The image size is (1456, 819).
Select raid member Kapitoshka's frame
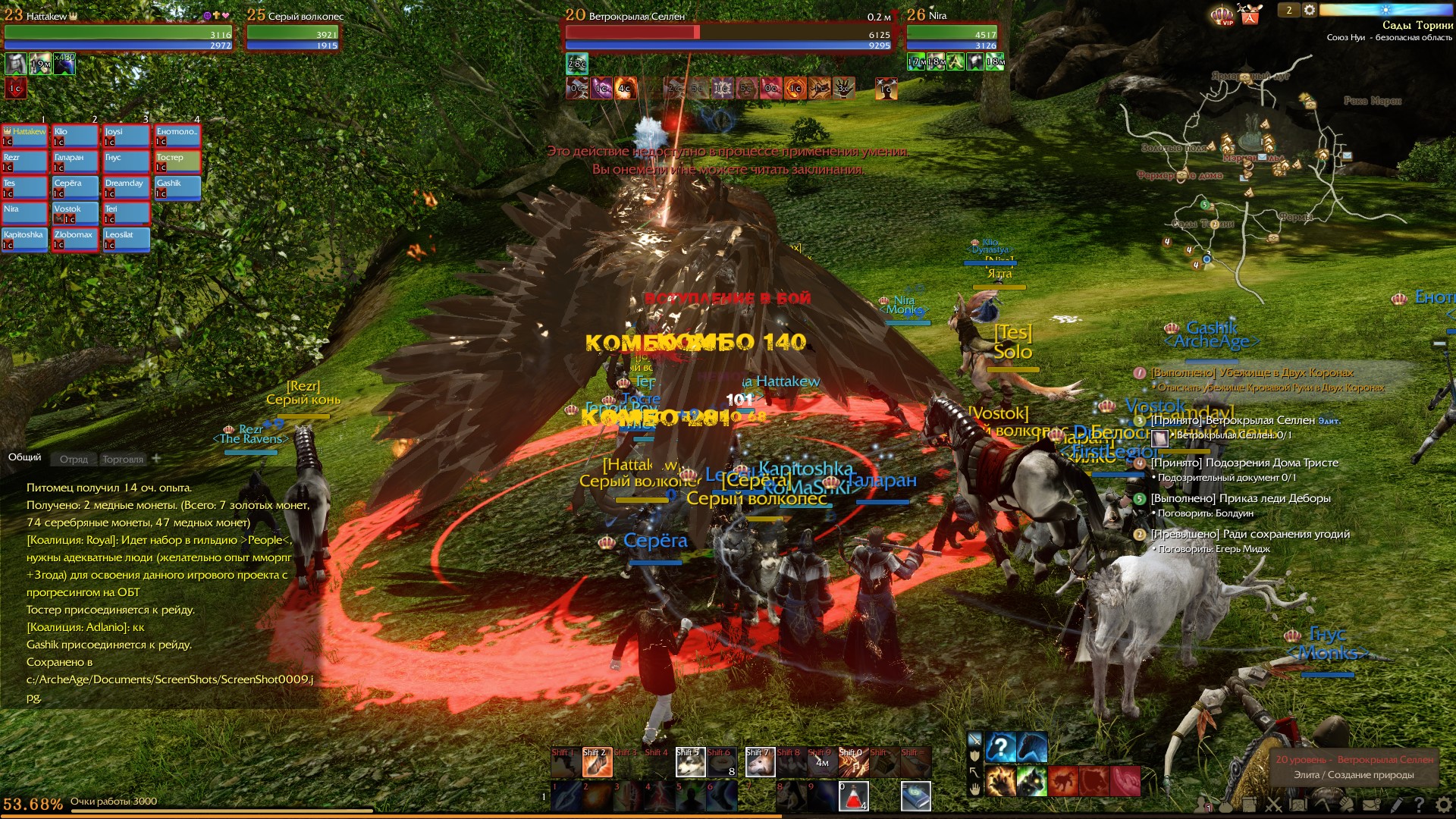[24, 239]
